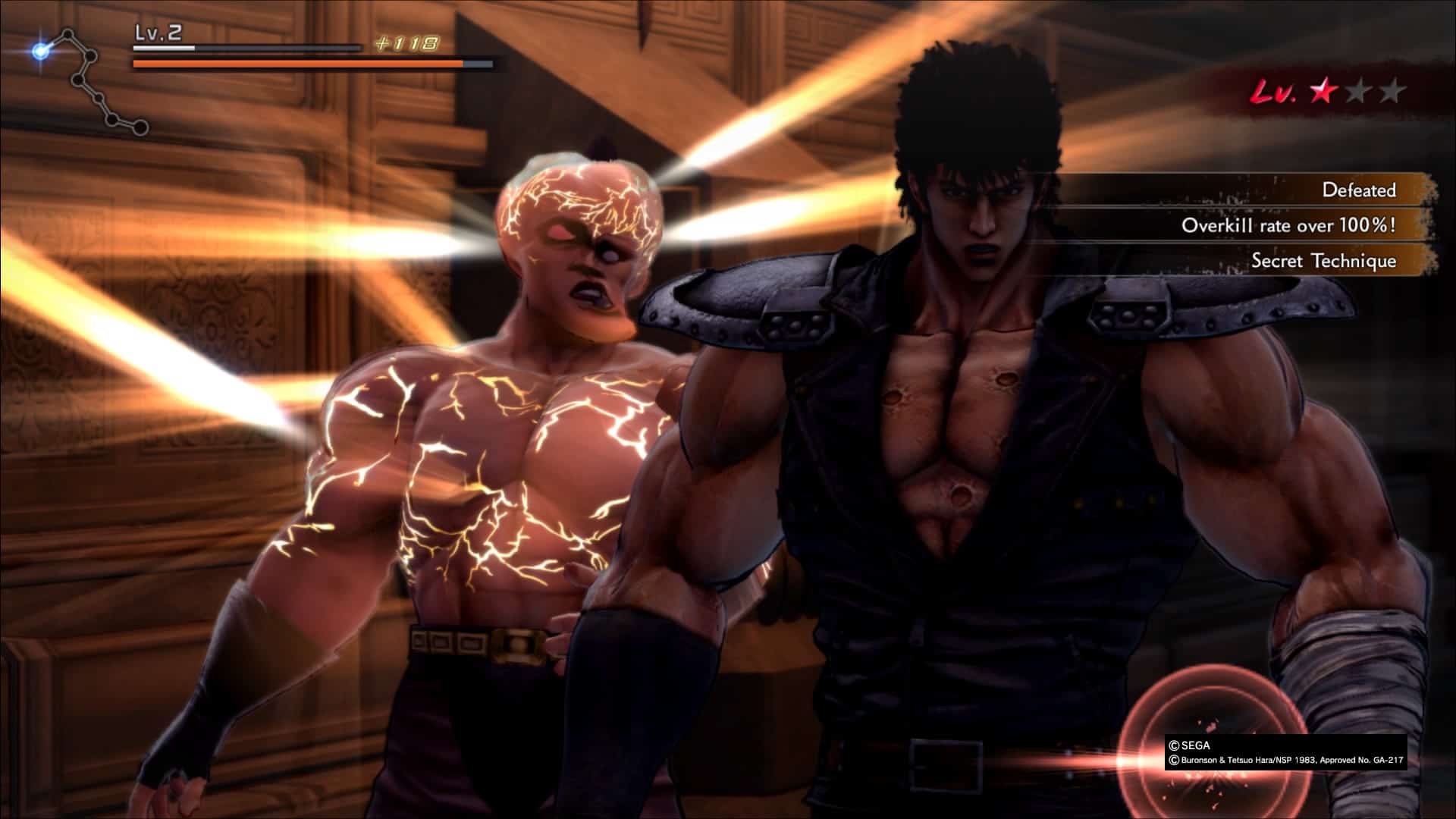Click the red star level rating
Viewport: 1456px width, 819px height.
tap(1323, 92)
